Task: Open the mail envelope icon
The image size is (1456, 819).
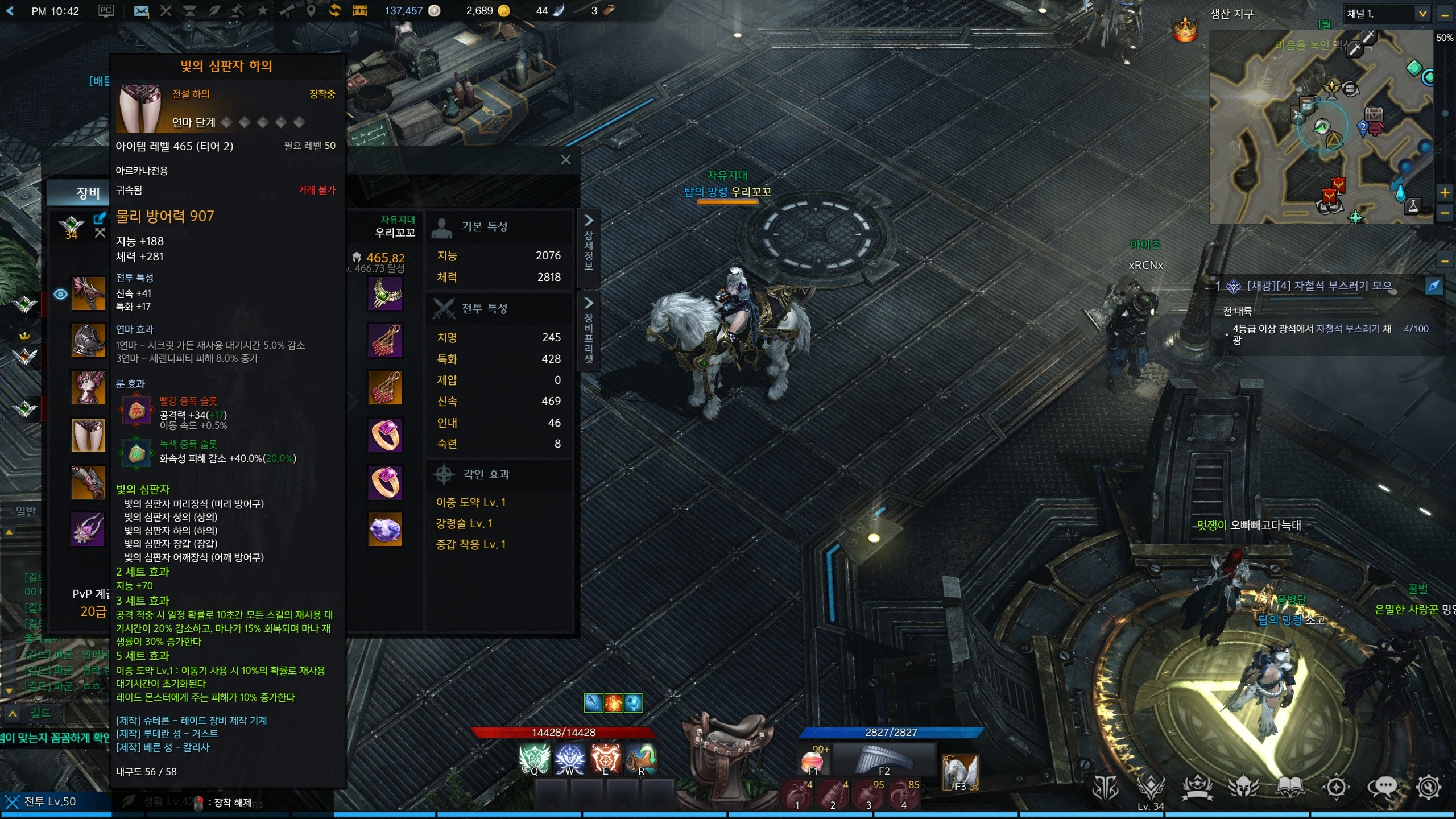Action: click(x=141, y=11)
